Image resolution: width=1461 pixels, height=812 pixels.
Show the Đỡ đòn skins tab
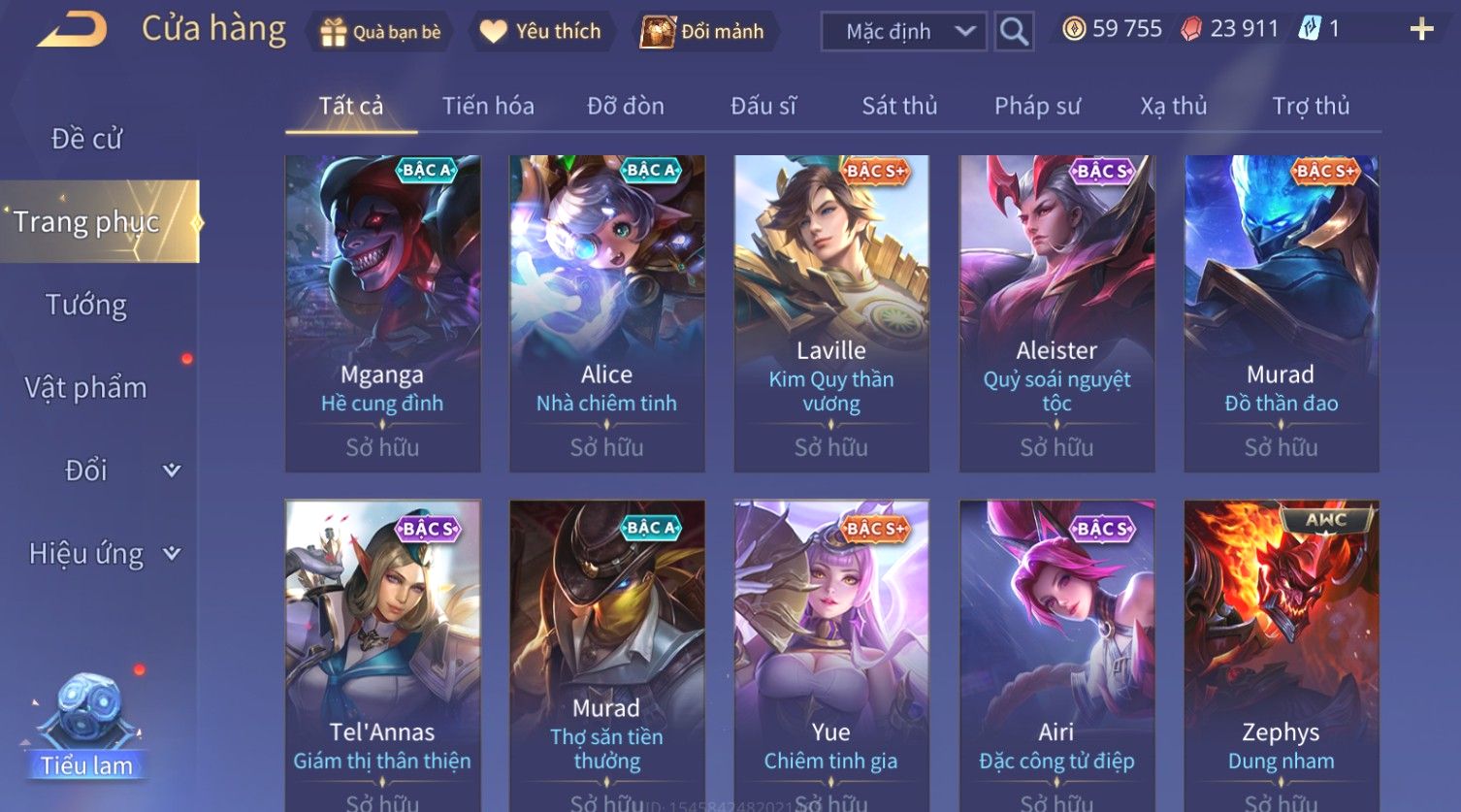[x=626, y=106]
